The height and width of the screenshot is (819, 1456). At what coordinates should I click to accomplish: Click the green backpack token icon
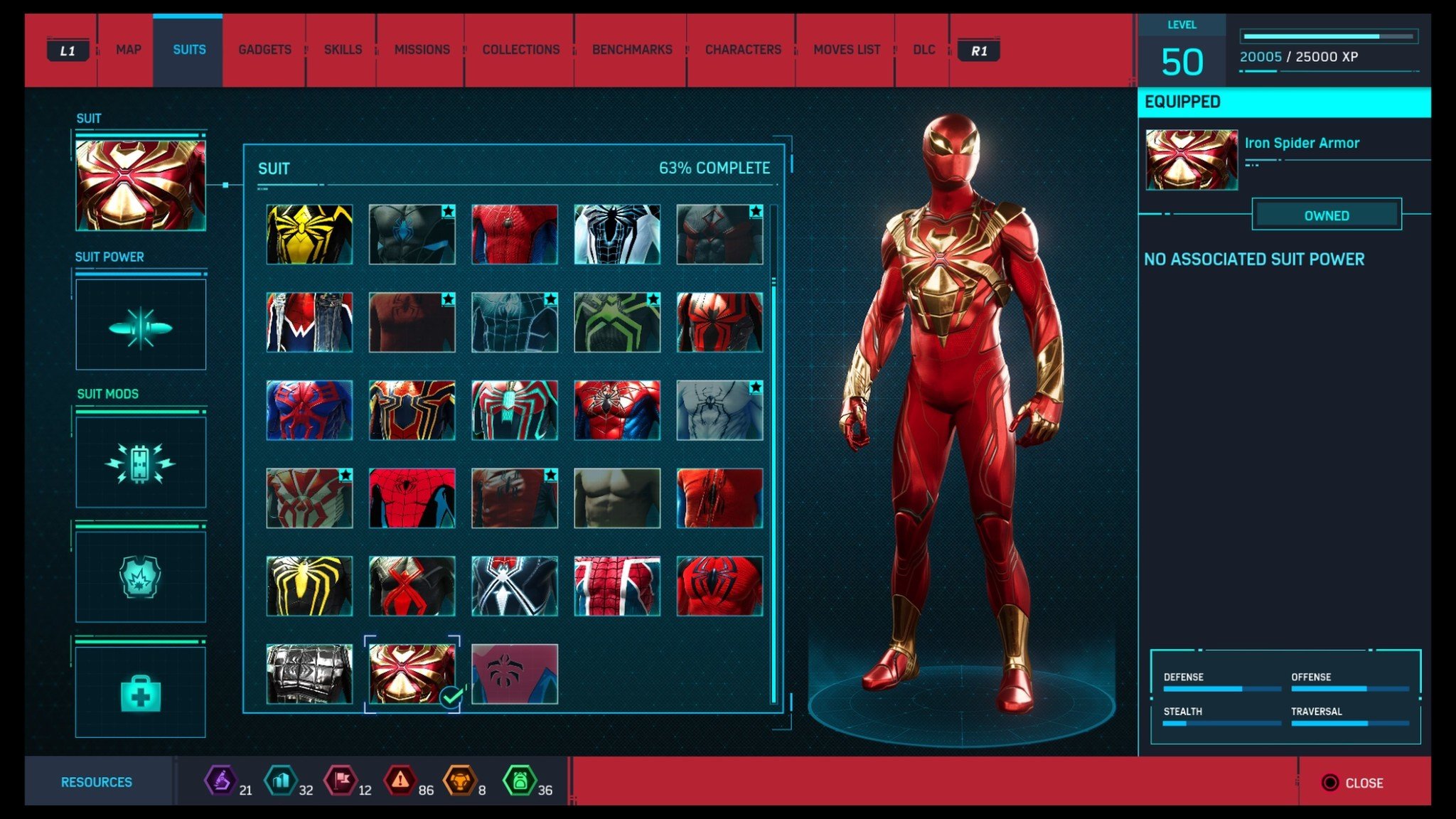[521, 782]
